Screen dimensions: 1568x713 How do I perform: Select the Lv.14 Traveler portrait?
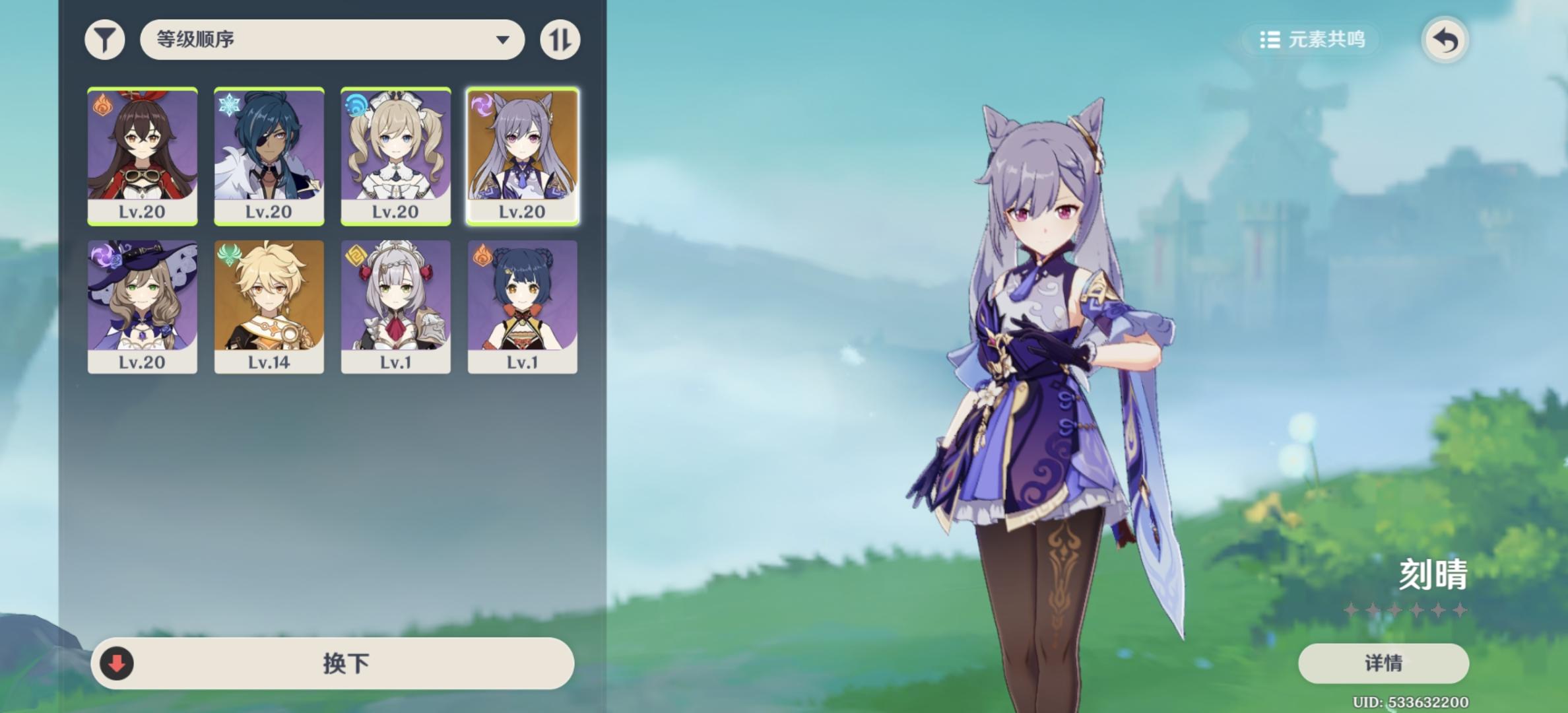(x=269, y=305)
